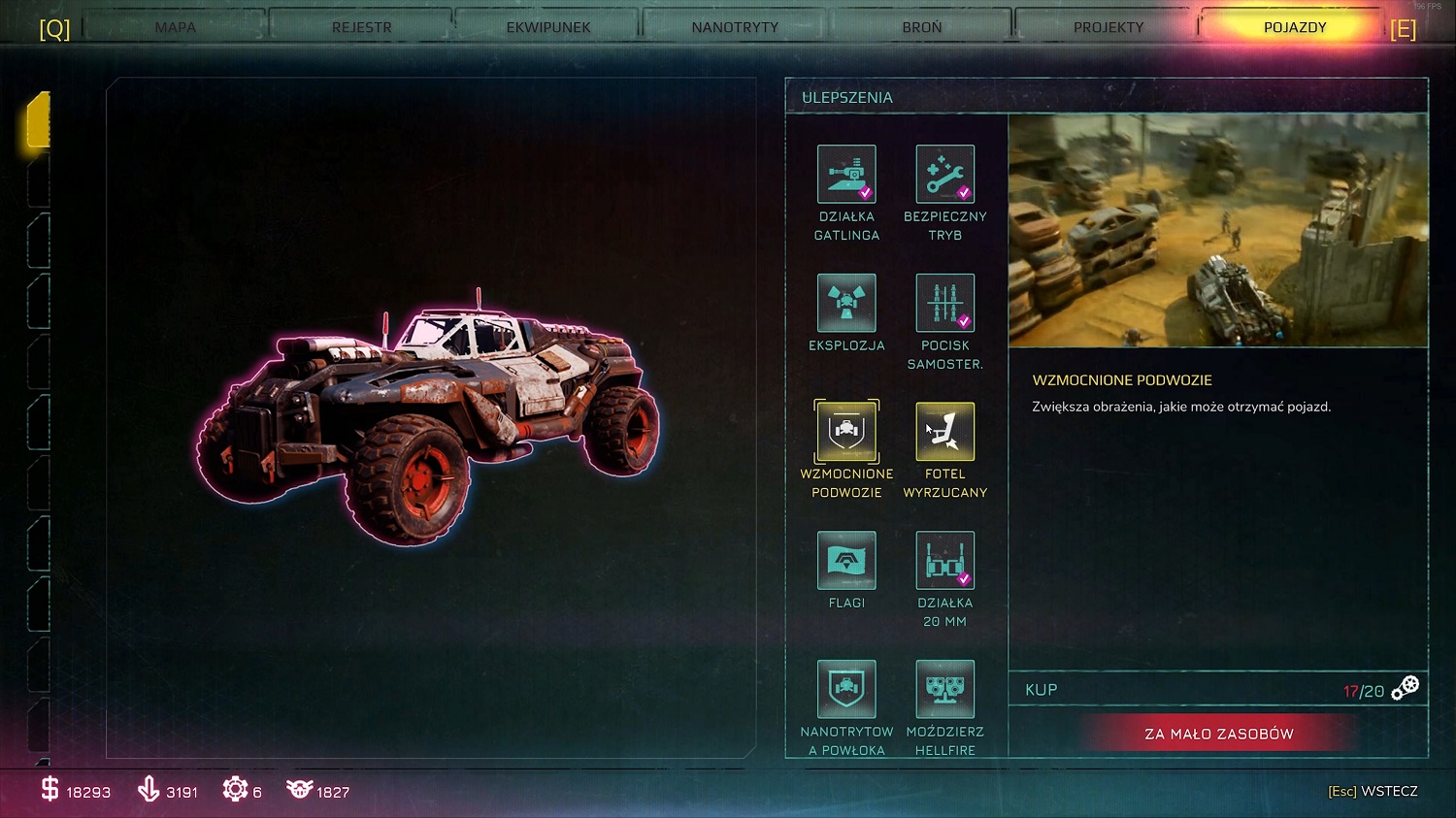Open the REJESTR tab

pyautogui.click(x=362, y=27)
